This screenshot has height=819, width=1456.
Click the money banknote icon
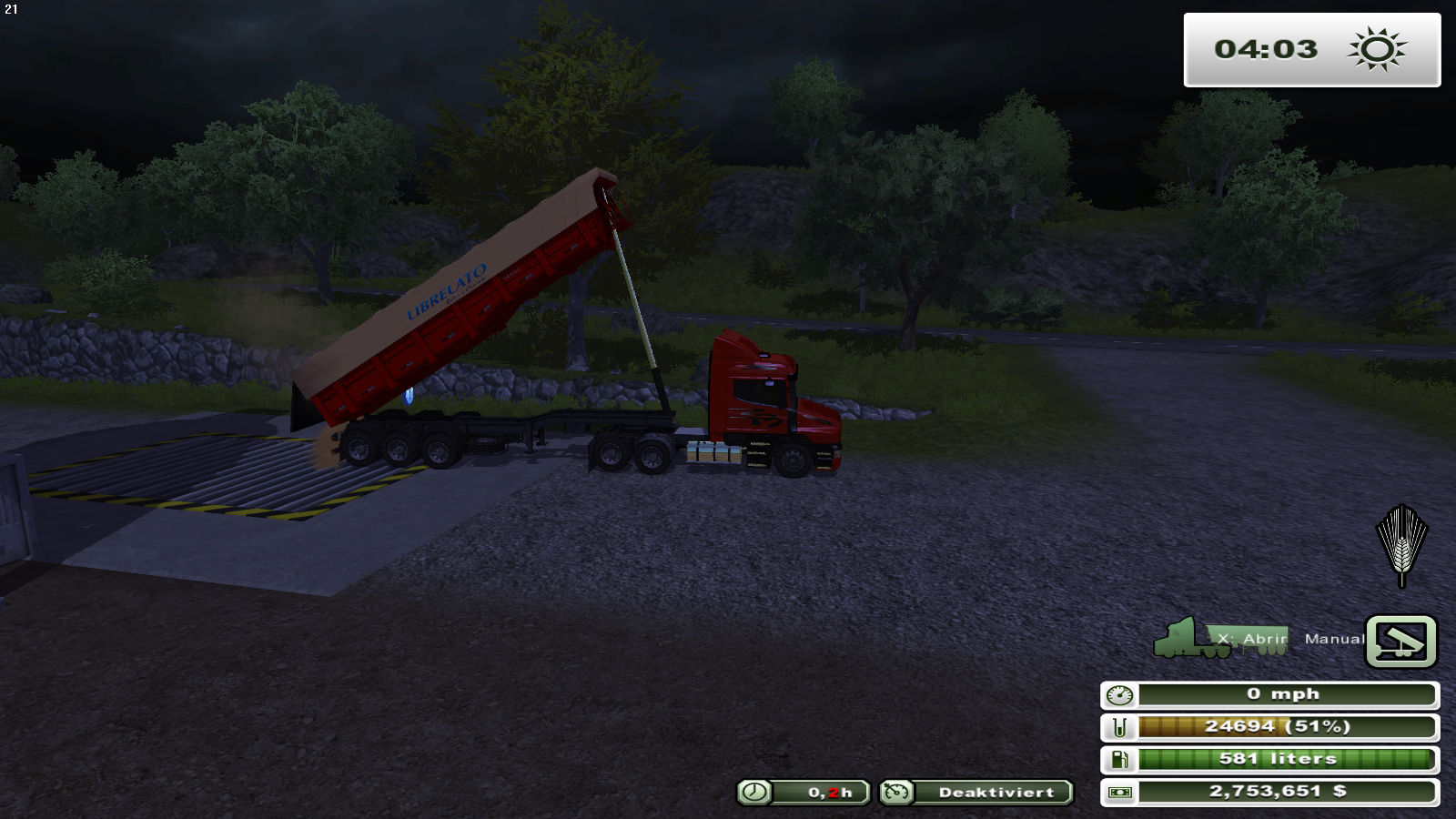click(x=1120, y=791)
